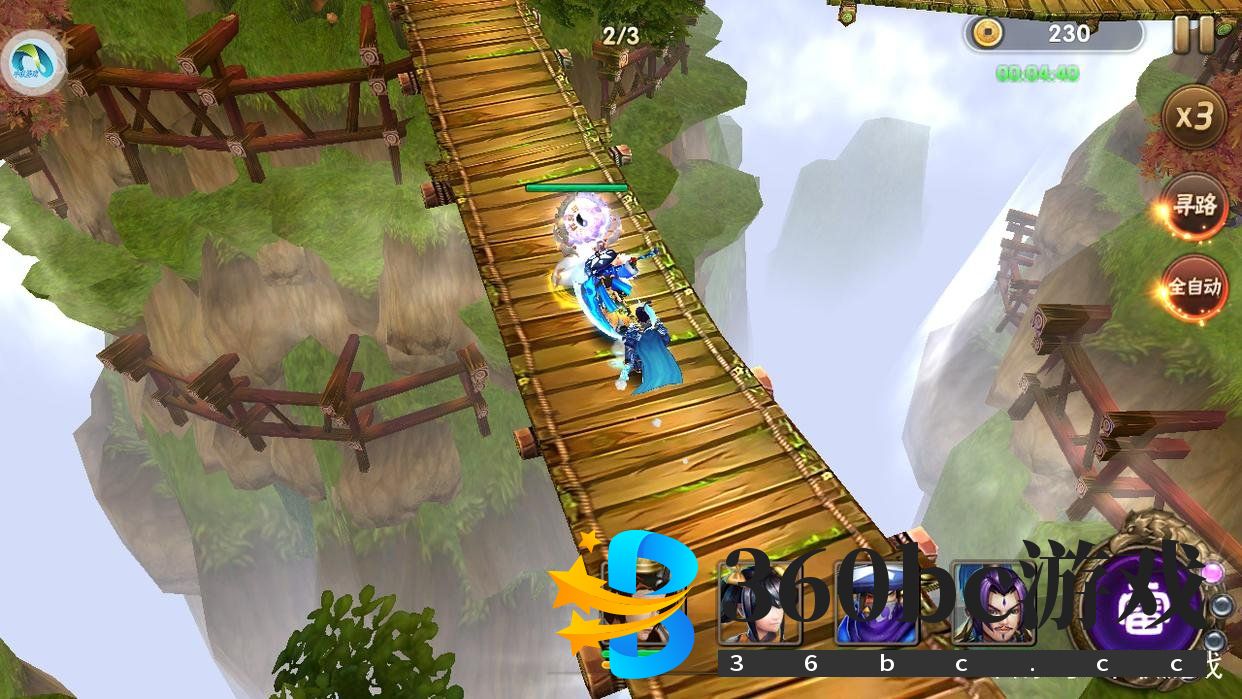Click the gold coin icon
The image size is (1242, 699).
[989, 34]
